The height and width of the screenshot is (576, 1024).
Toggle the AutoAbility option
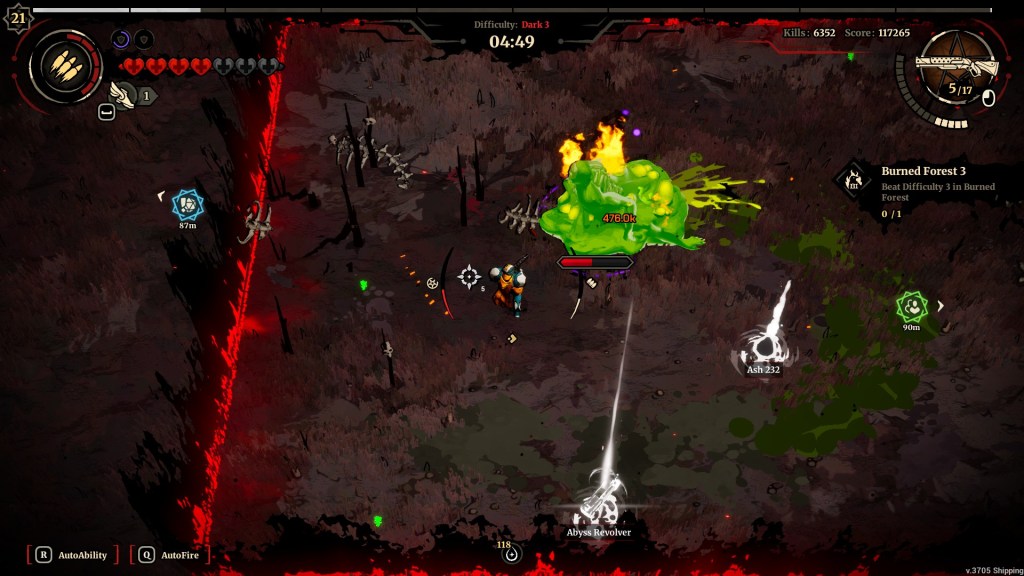coord(73,555)
